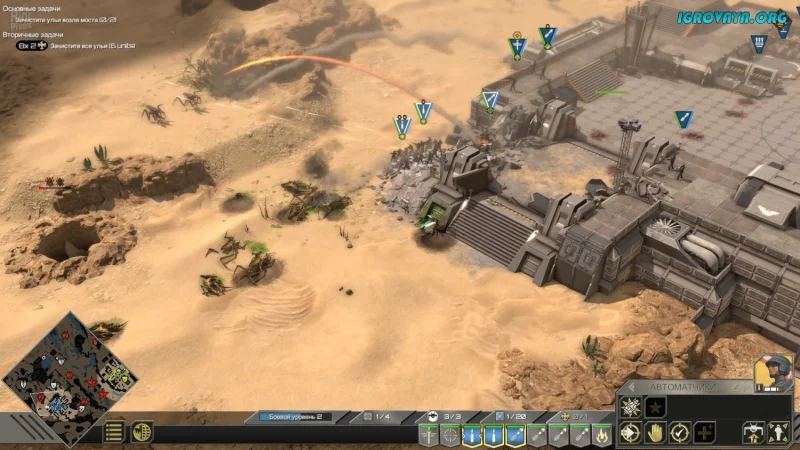Select the trooper portrait in command panel
This screenshot has height=450, width=800.
pos(774,371)
